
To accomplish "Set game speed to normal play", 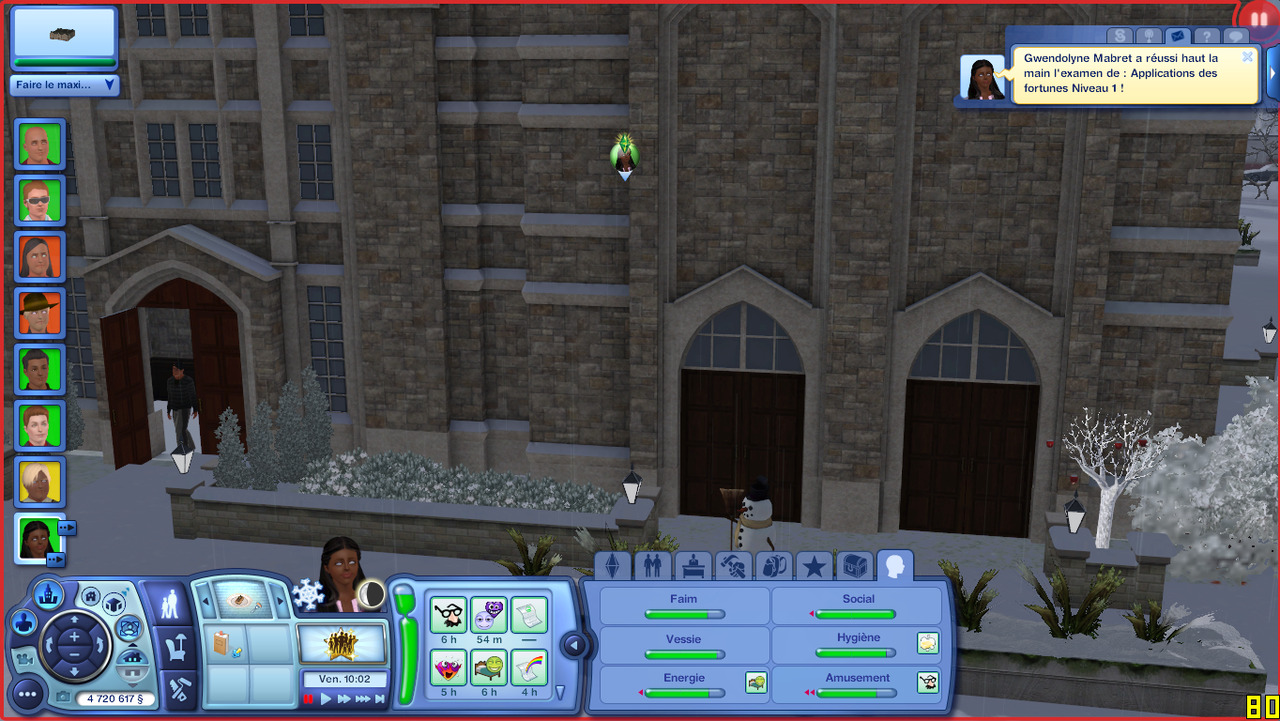I will (326, 700).
